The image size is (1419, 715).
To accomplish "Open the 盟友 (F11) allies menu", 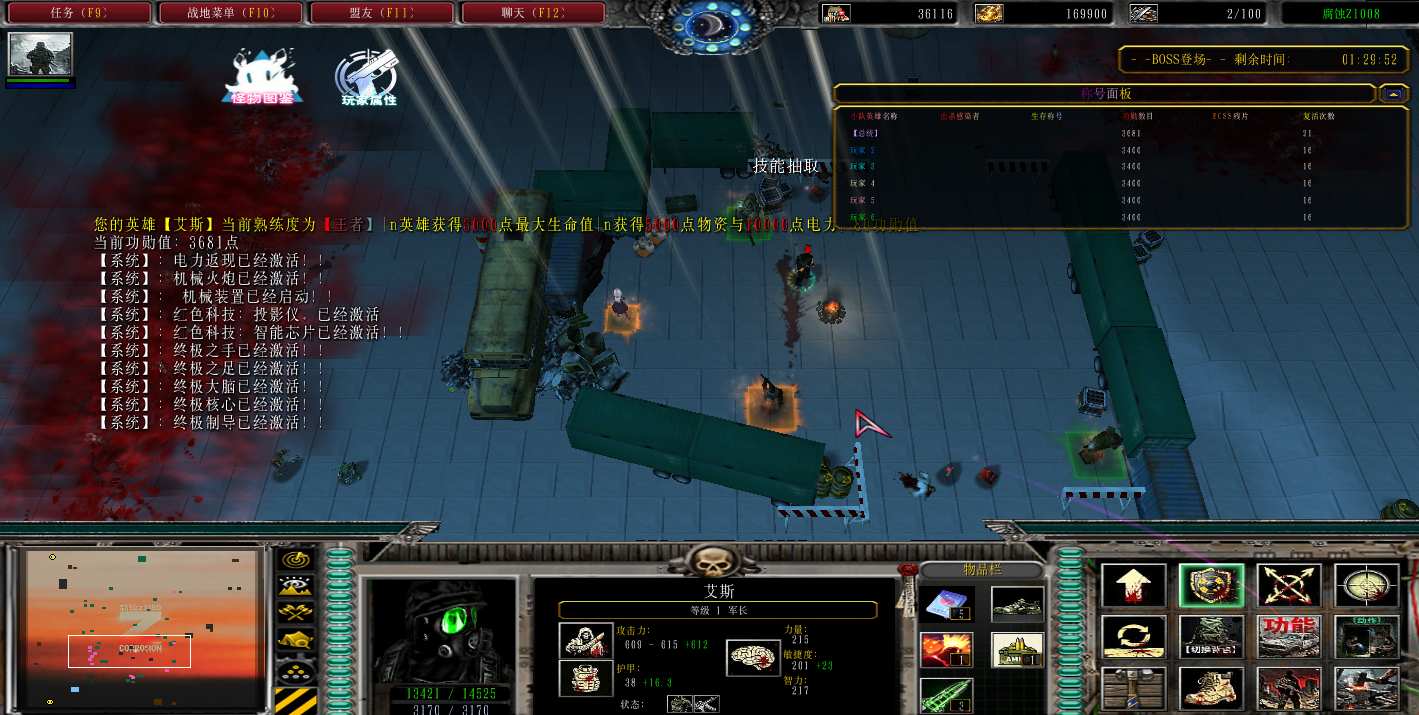I will click(383, 13).
